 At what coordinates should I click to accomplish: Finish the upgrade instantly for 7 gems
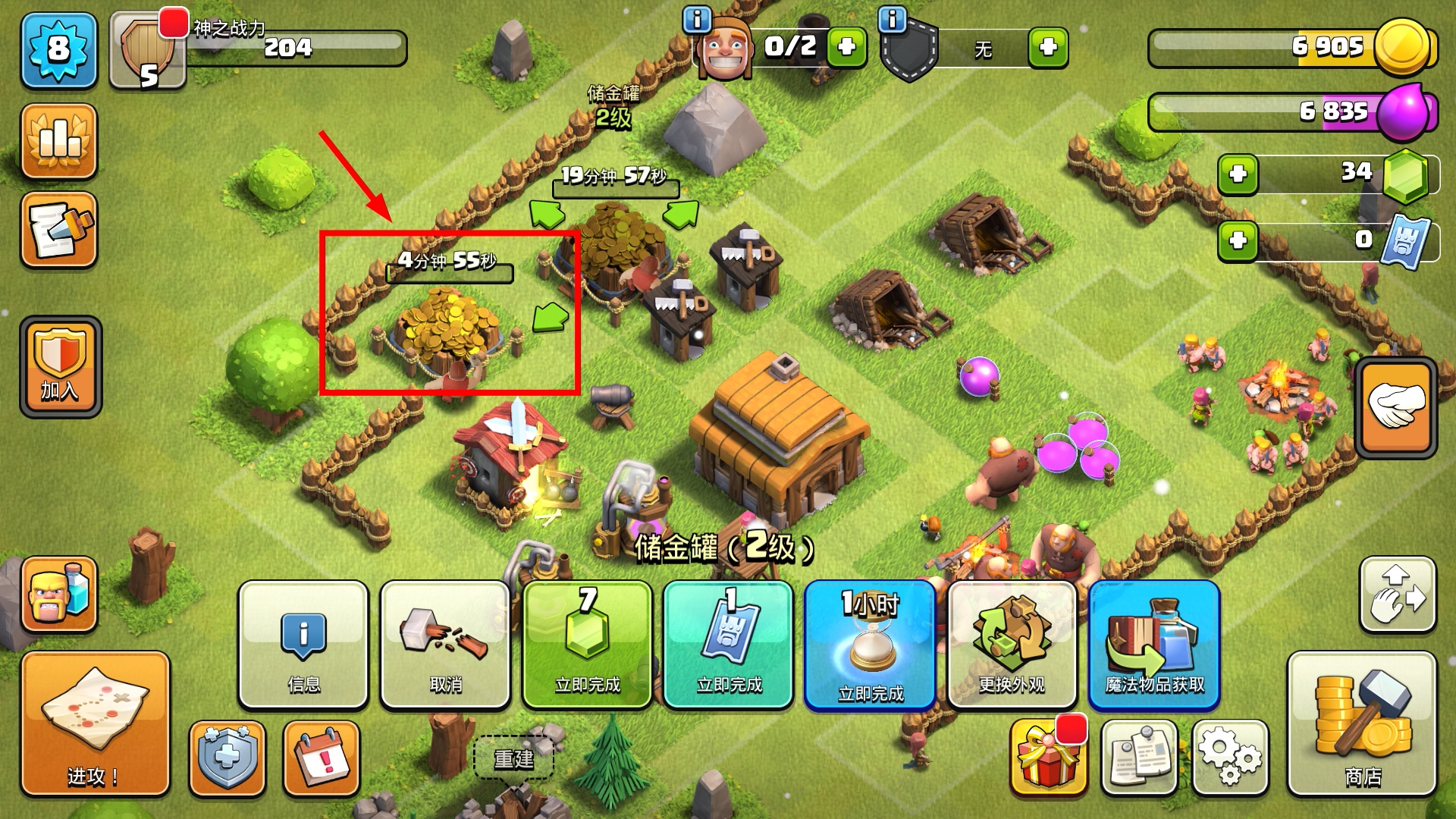click(x=587, y=645)
